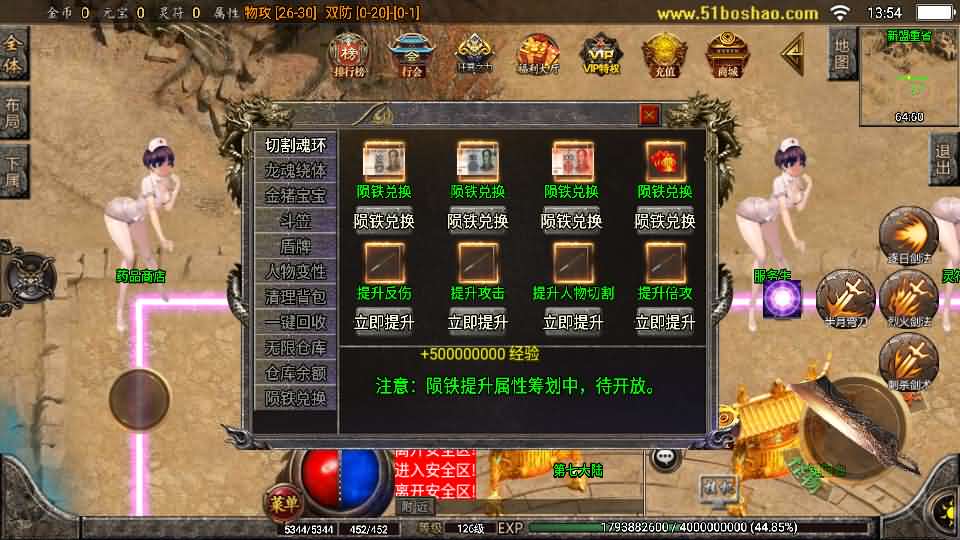Click 立即提升 under 提升人物切割
960x540 pixels.
(x=572, y=322)
